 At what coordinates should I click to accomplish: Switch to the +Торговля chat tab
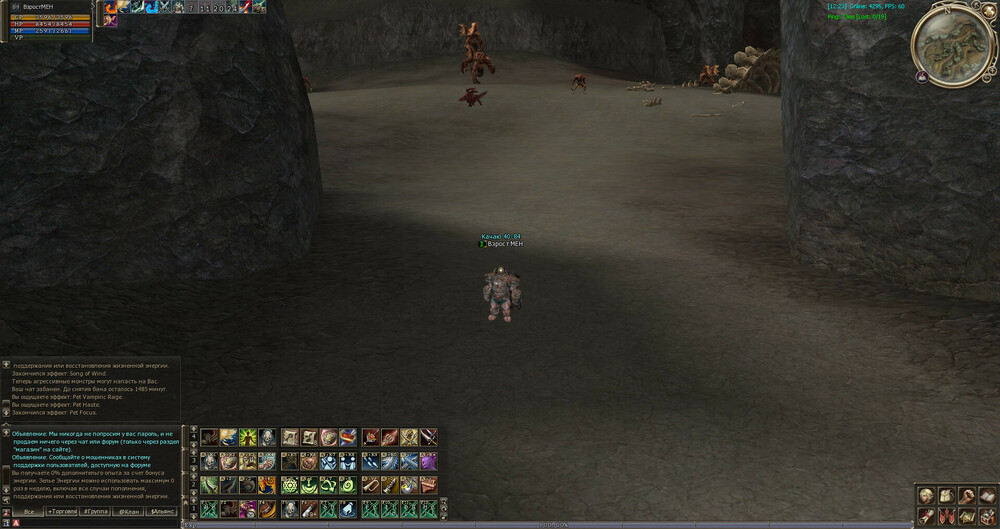click(62, 511)
